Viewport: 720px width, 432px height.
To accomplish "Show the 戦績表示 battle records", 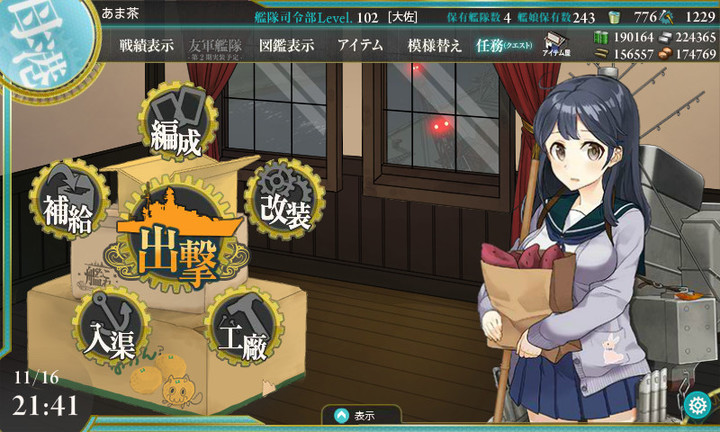I will pyautogui.click(x=146, y=45).
